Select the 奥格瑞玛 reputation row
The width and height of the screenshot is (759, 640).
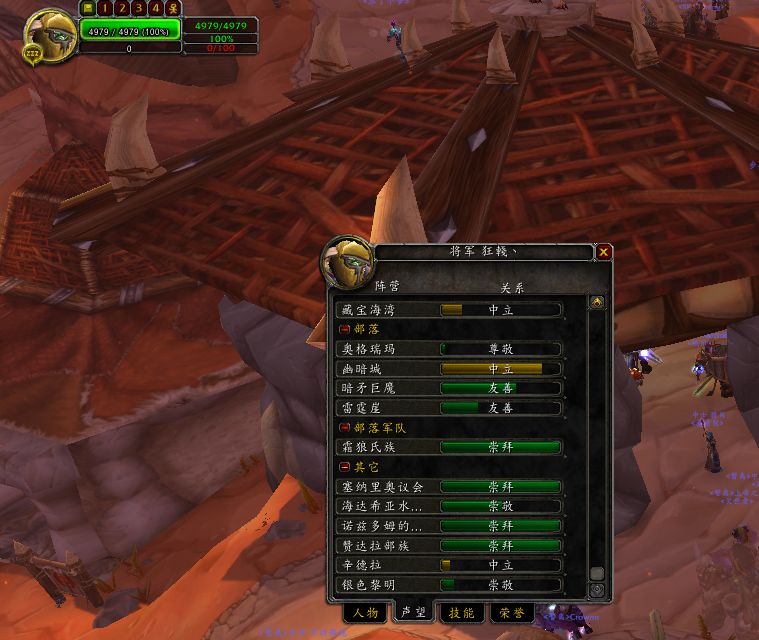pos(450,349)
